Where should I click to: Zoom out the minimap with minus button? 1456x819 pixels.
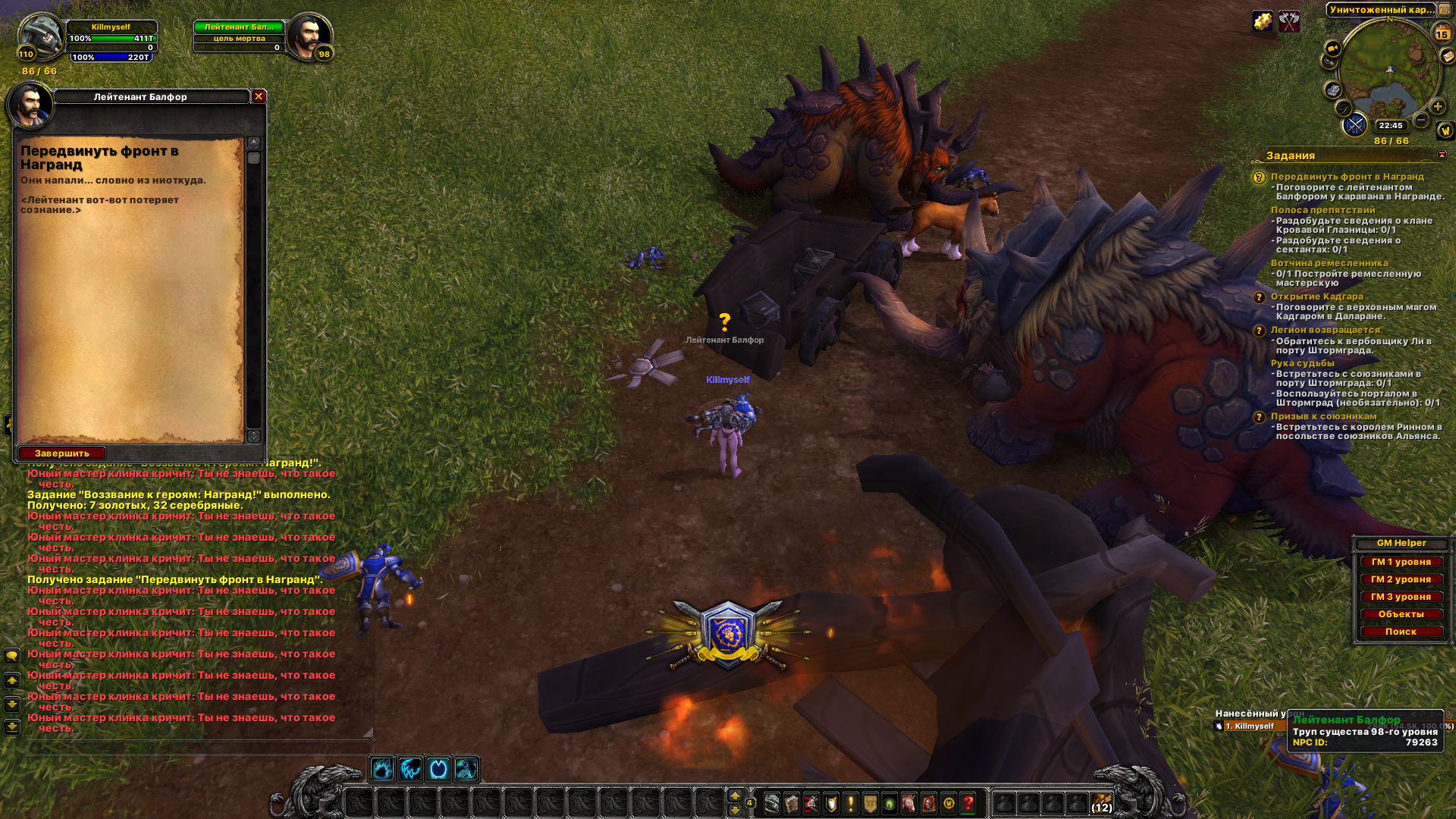[1421, 121]
